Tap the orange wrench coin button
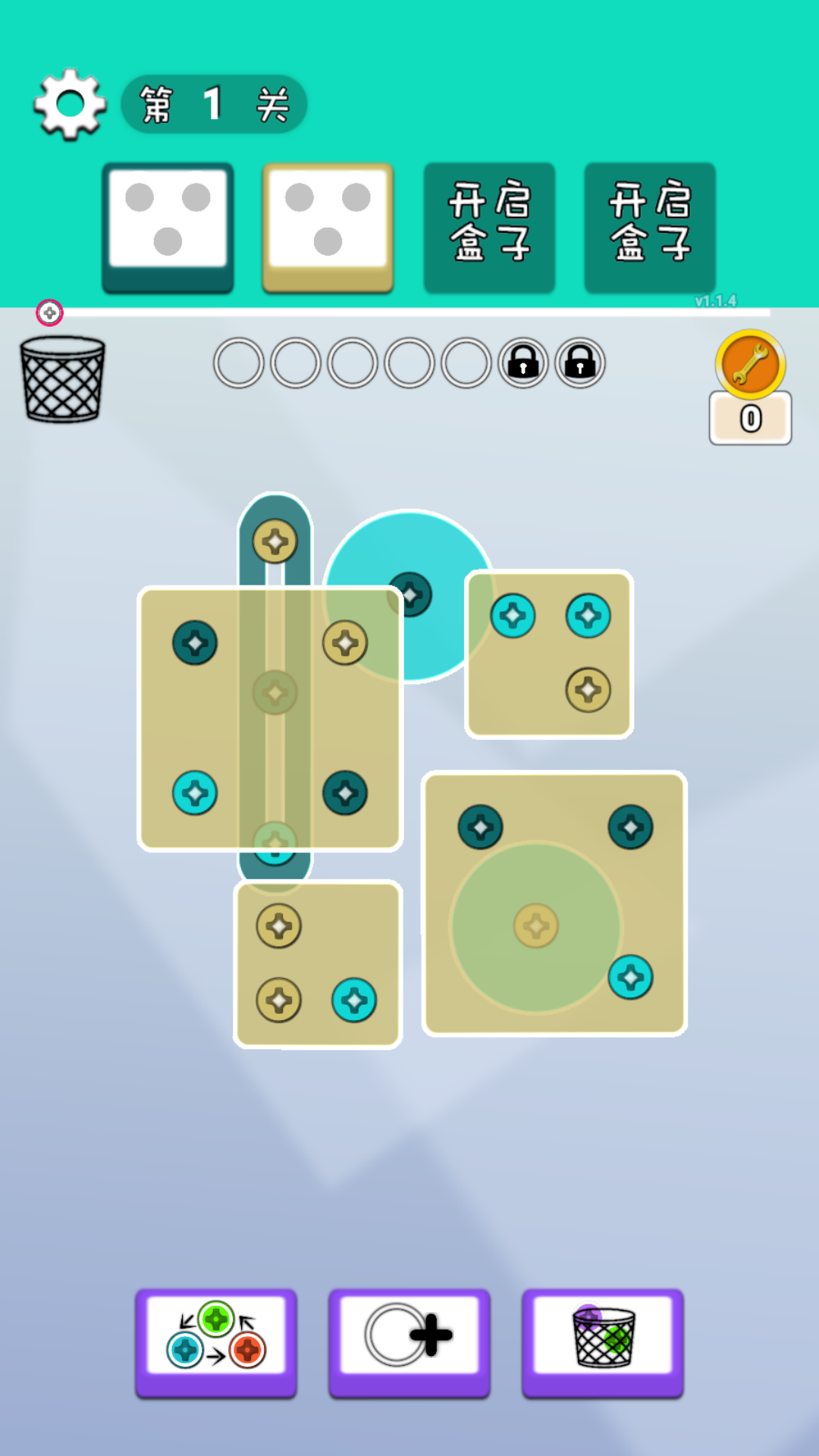Viewport: 819px width, 1456px height. pos(750,366)
